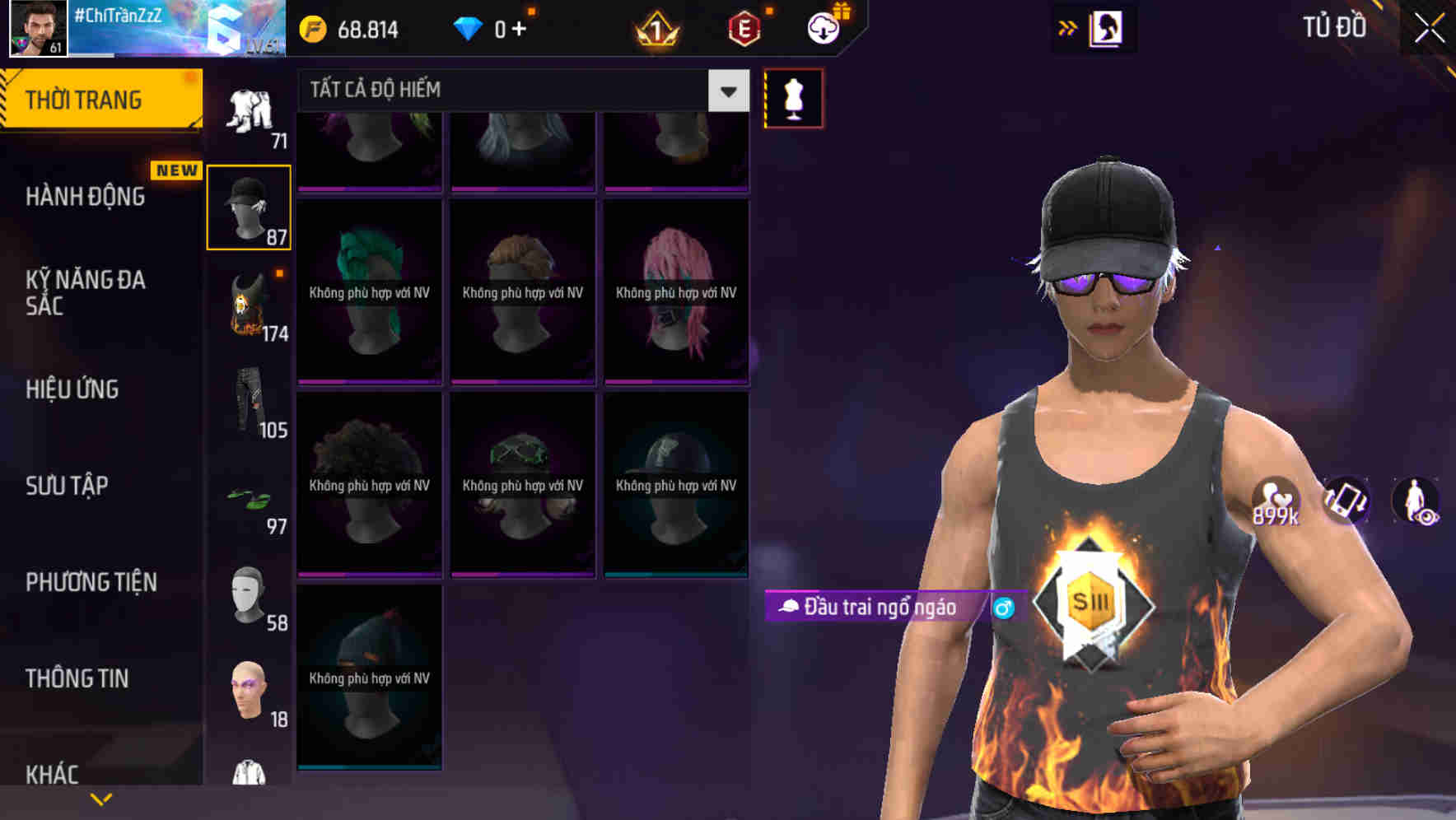The image size is (1456, 820).
Task: Open the cloud gift download icon
Action: point(824,27)
